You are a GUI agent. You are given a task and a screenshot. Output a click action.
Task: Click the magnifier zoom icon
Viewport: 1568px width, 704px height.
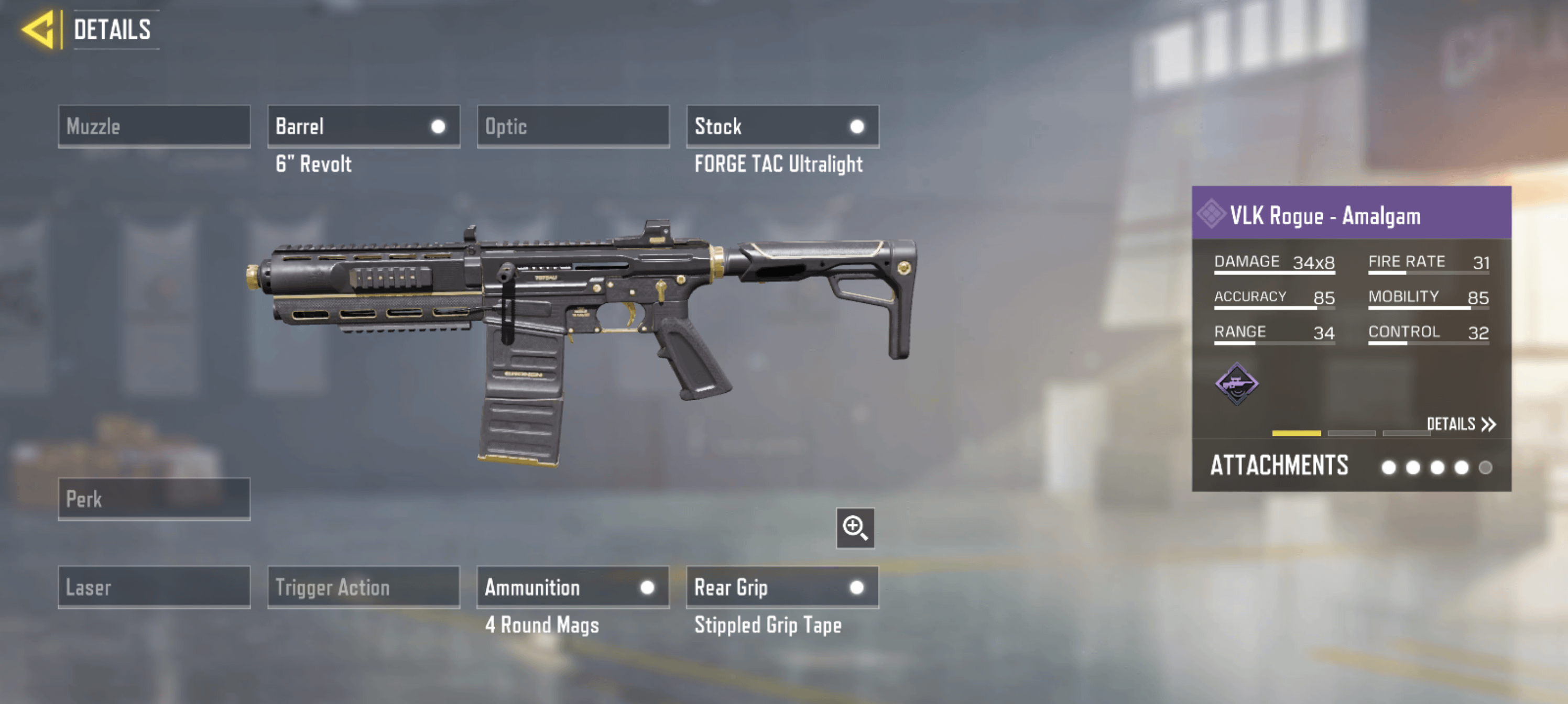pyautogui.click(x=855, y=527)
